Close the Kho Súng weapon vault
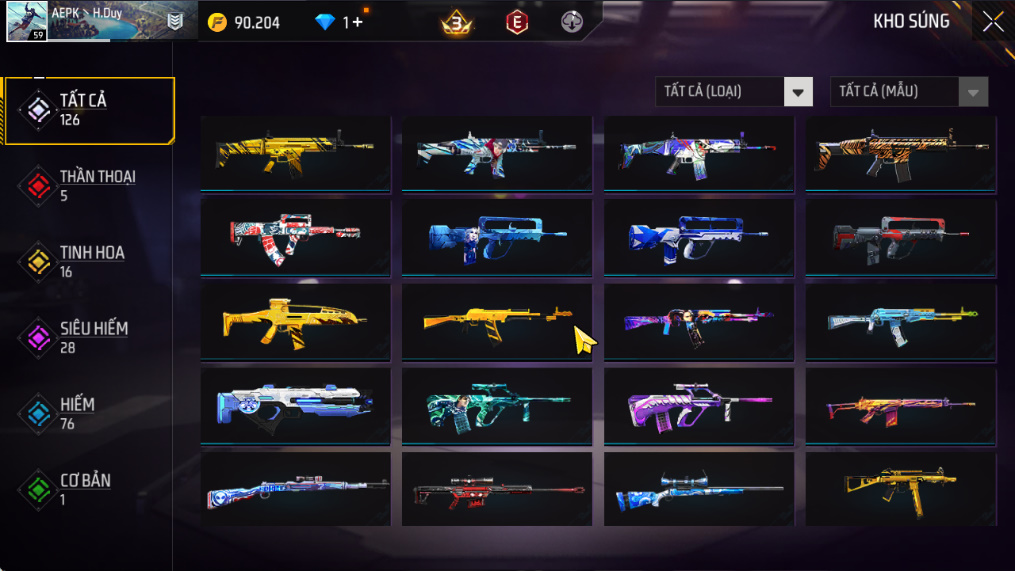The height and width of the screenshot is (571, 1015). (x=992, y=22)
